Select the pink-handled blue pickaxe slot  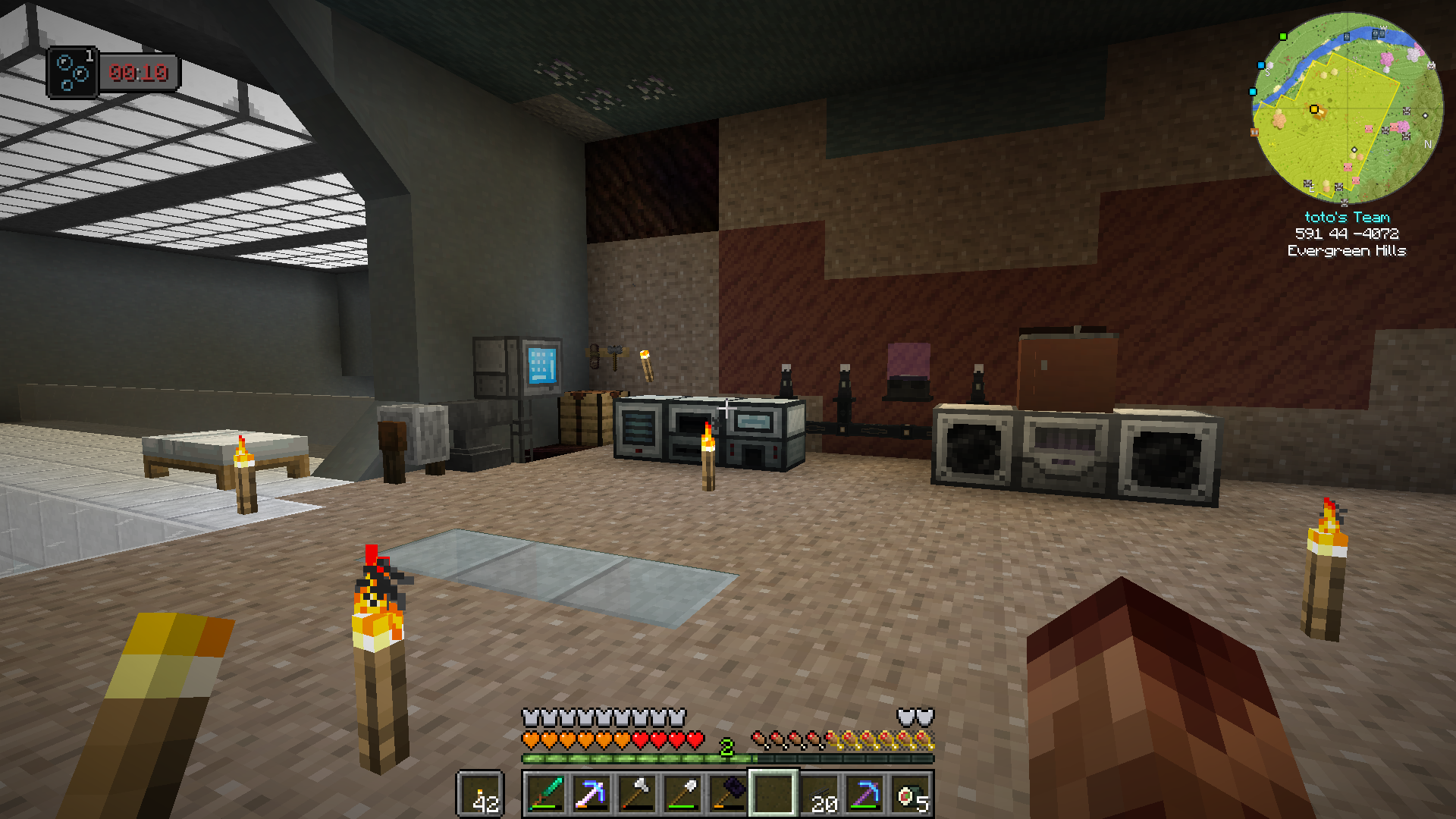tap(591, 794)
